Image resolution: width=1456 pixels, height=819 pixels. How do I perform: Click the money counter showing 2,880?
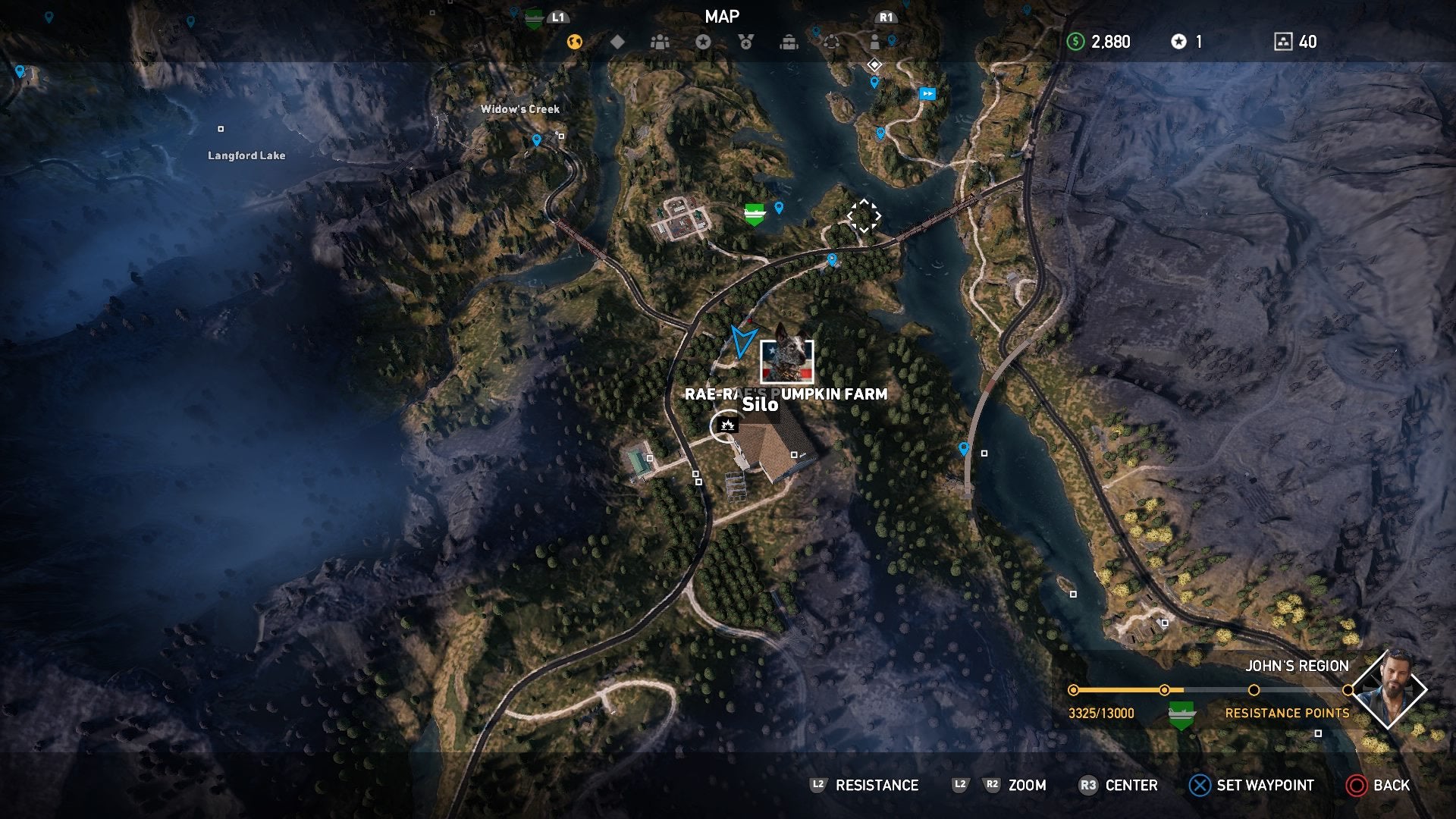pyautogui.click(x=1100, y=42)
